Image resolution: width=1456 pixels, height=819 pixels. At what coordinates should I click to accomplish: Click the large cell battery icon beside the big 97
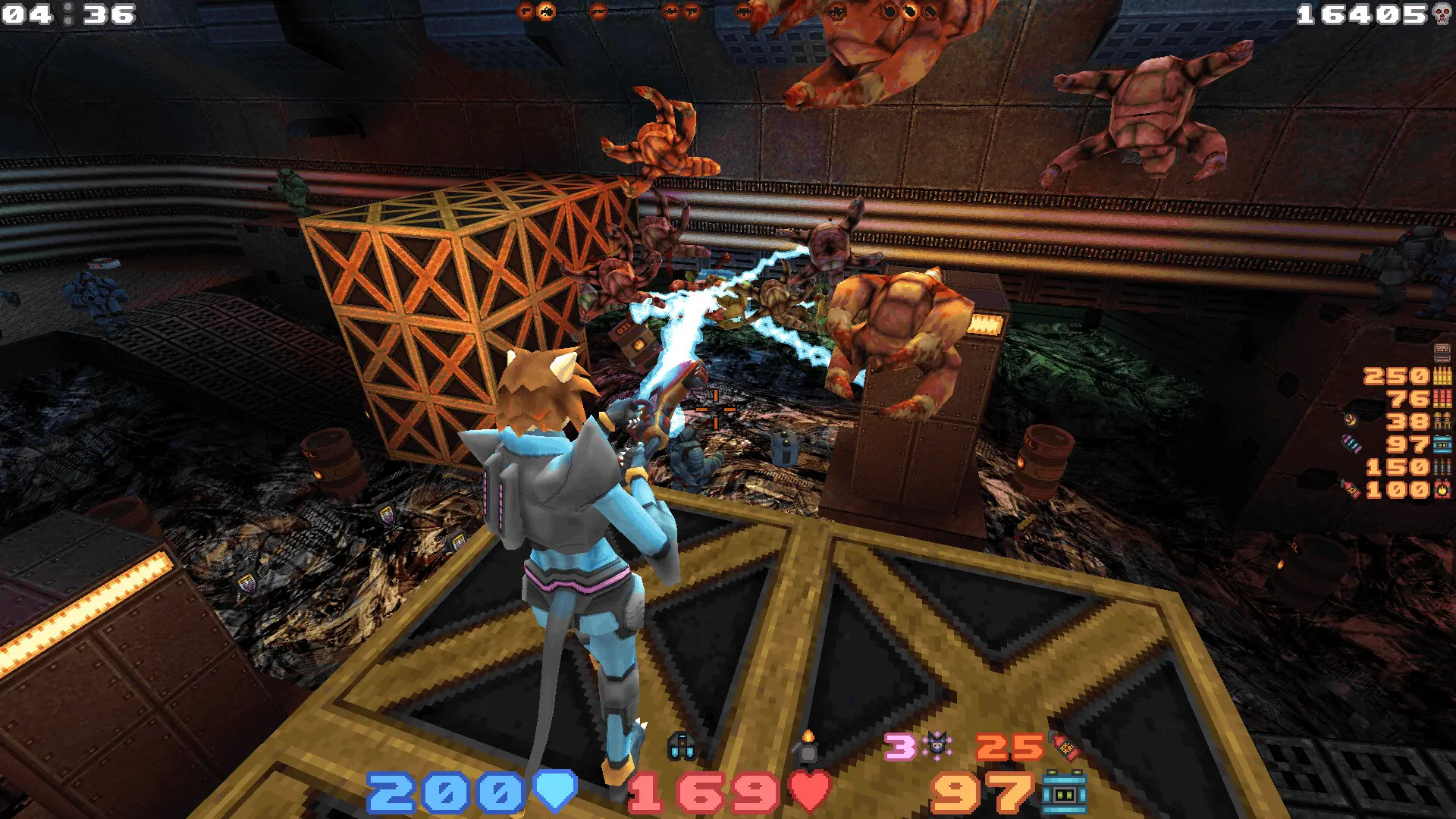coord(1064,793)
